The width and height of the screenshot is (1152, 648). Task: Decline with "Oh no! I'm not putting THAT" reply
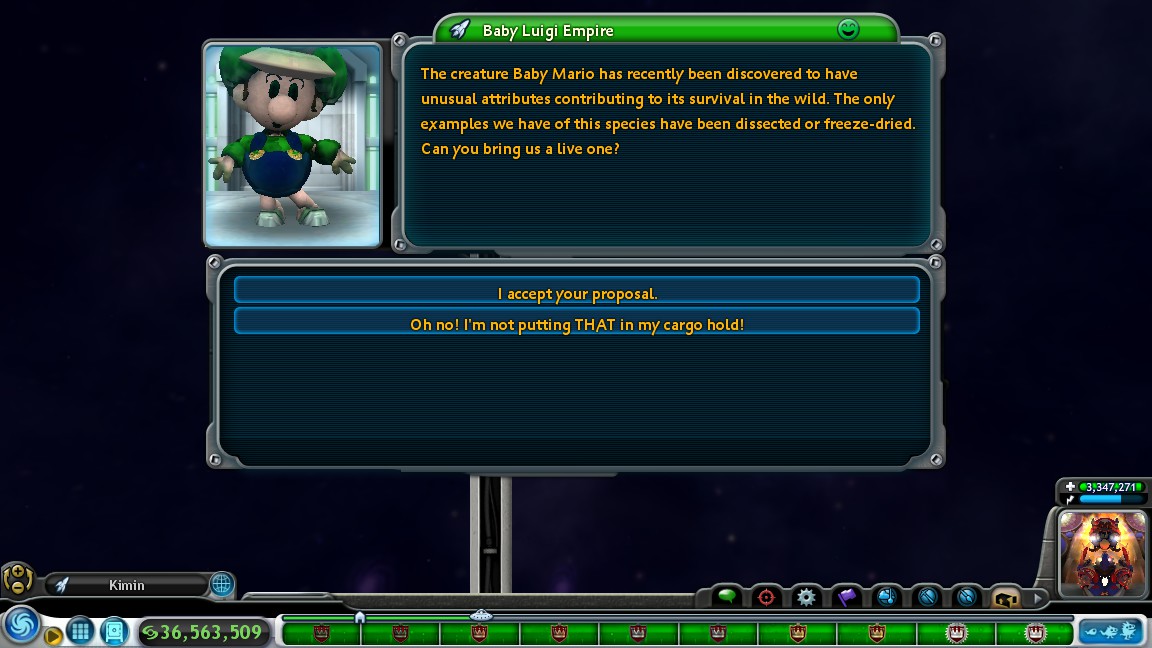click(576, 322)
